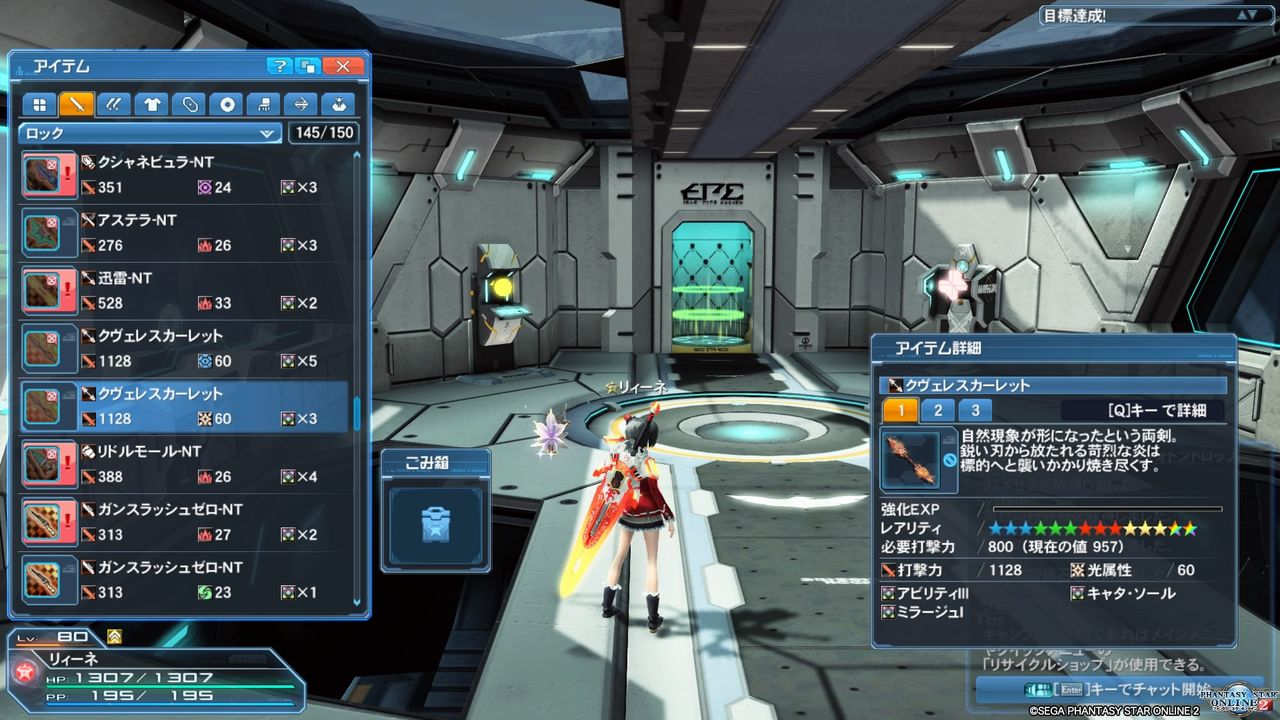Switch item details to page 2
Viewport: 1280px width, 720px height.
[x=938, y=410]
